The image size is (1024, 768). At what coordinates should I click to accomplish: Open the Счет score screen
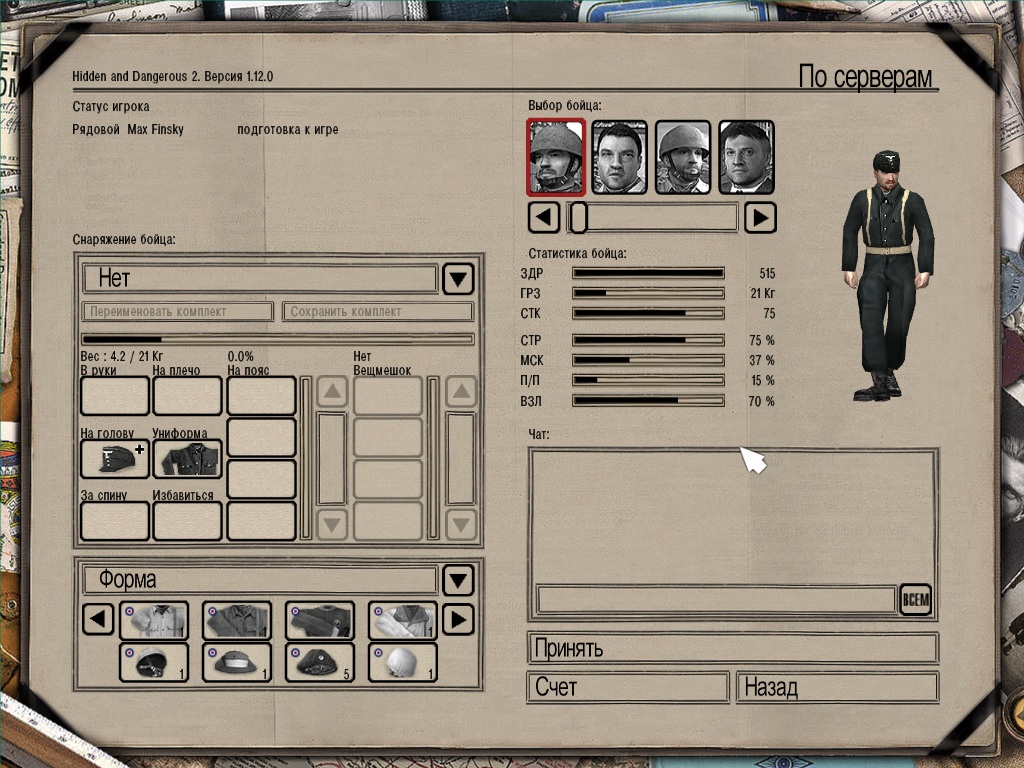627,688
